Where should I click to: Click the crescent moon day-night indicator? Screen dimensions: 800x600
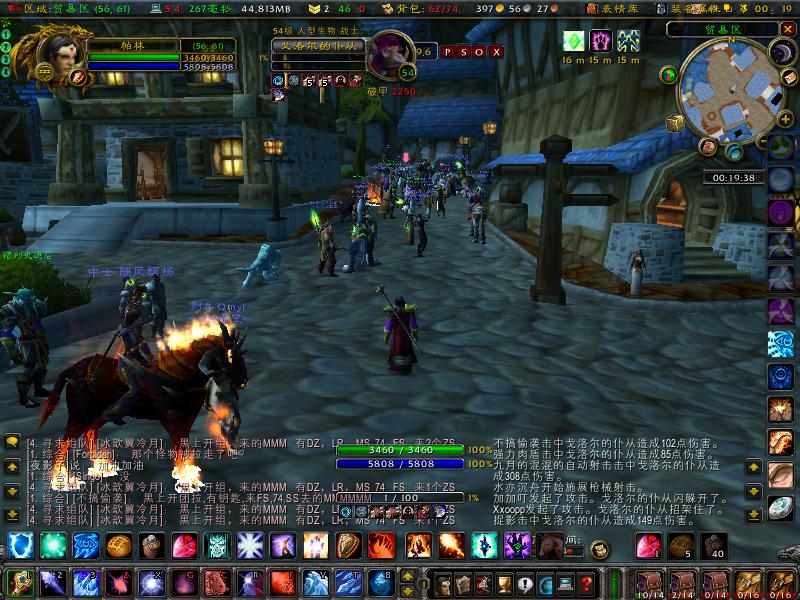(779, 52)
